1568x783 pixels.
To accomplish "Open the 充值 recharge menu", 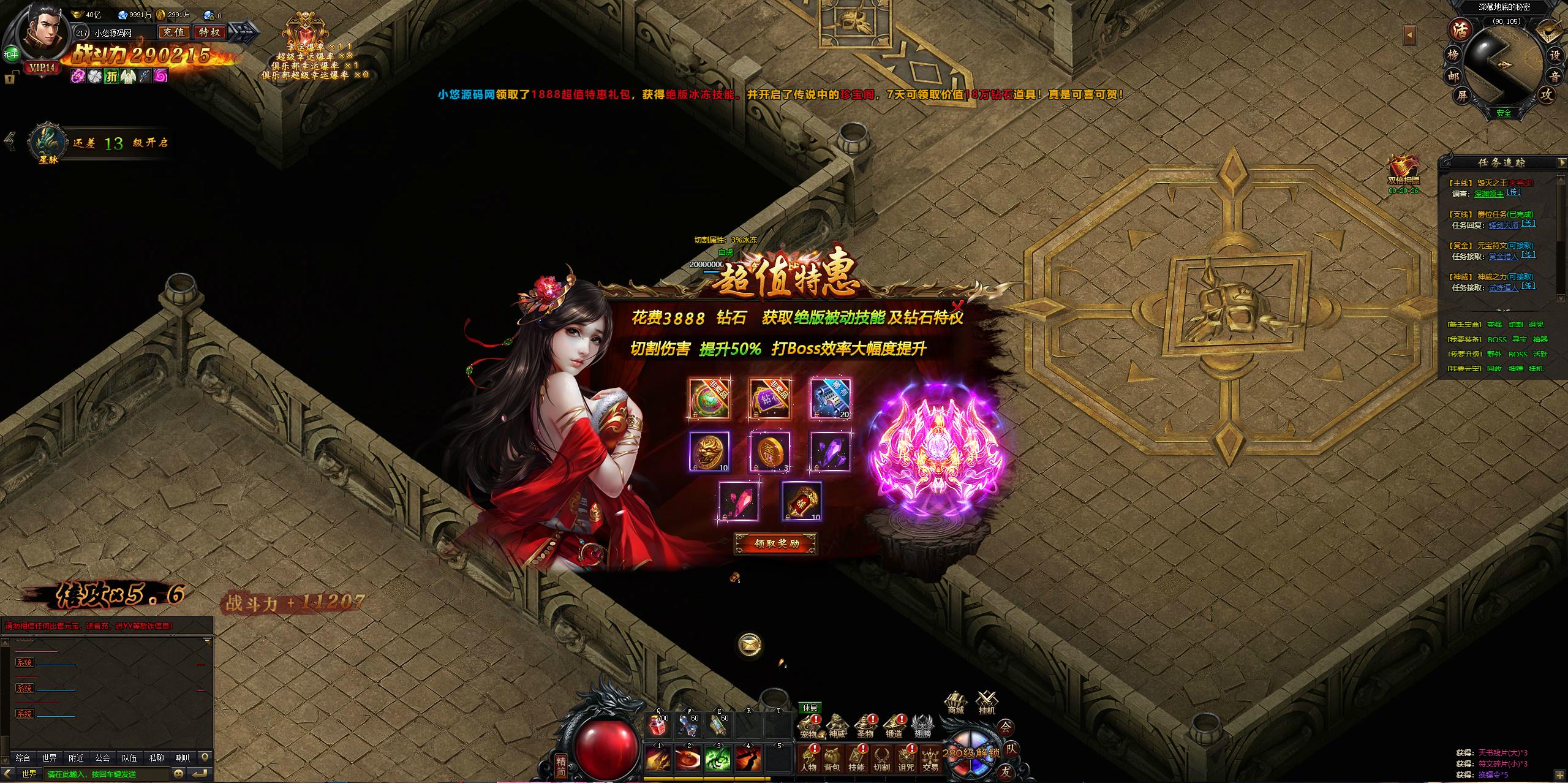I will [x=174, y=32].
